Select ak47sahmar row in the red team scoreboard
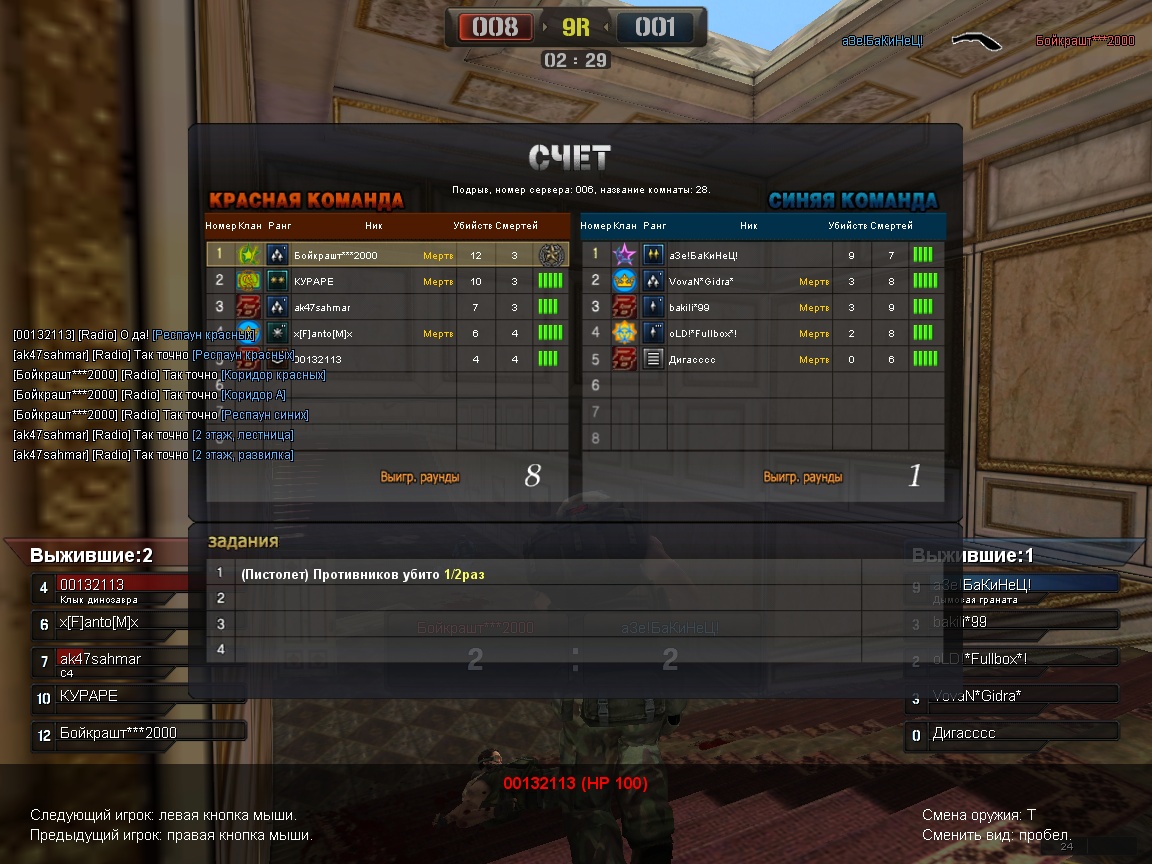The width and height of the screenshot is (1152, 864). 387,307
